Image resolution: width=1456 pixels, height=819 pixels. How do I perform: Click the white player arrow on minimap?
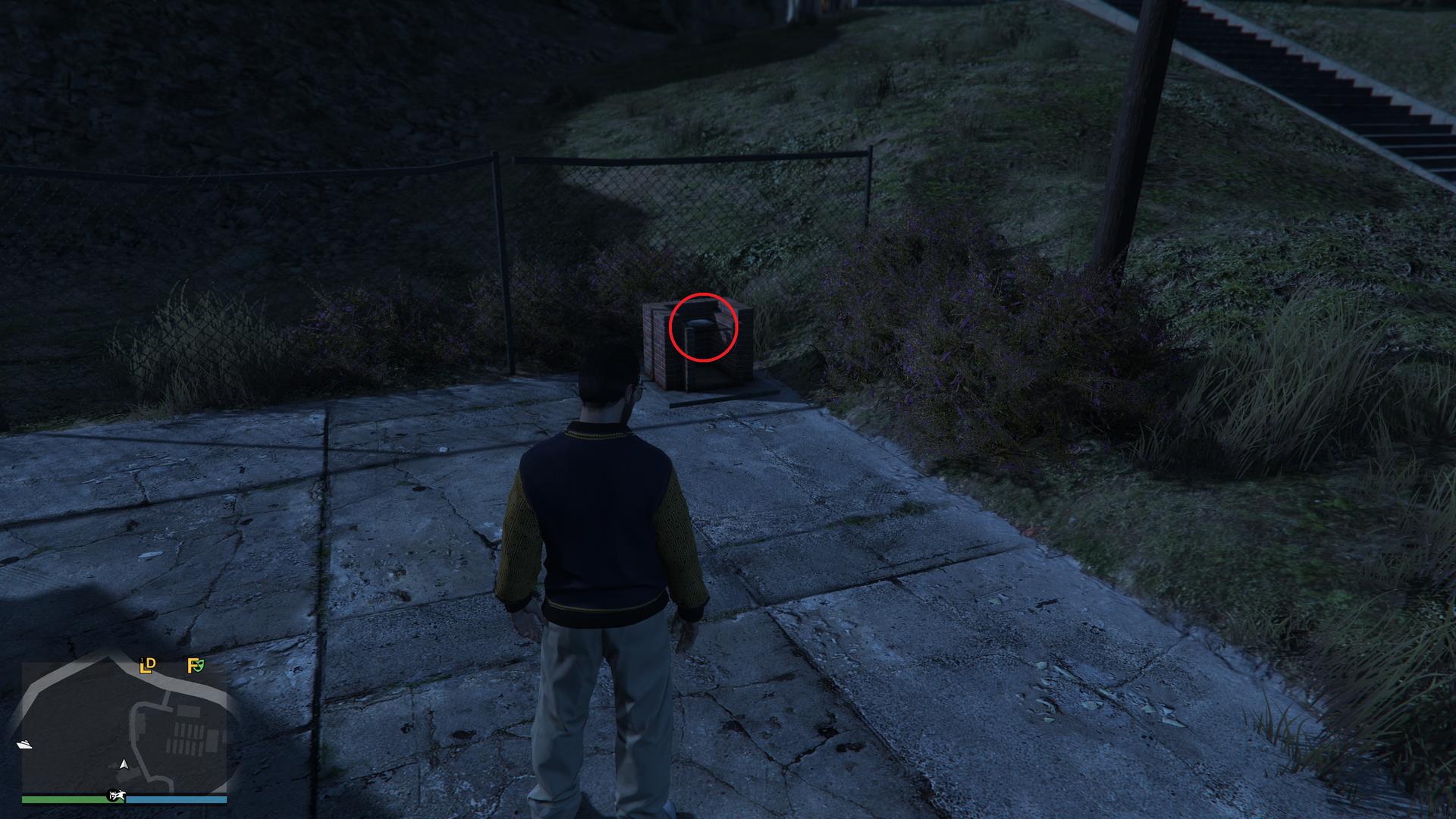[124, 764]
